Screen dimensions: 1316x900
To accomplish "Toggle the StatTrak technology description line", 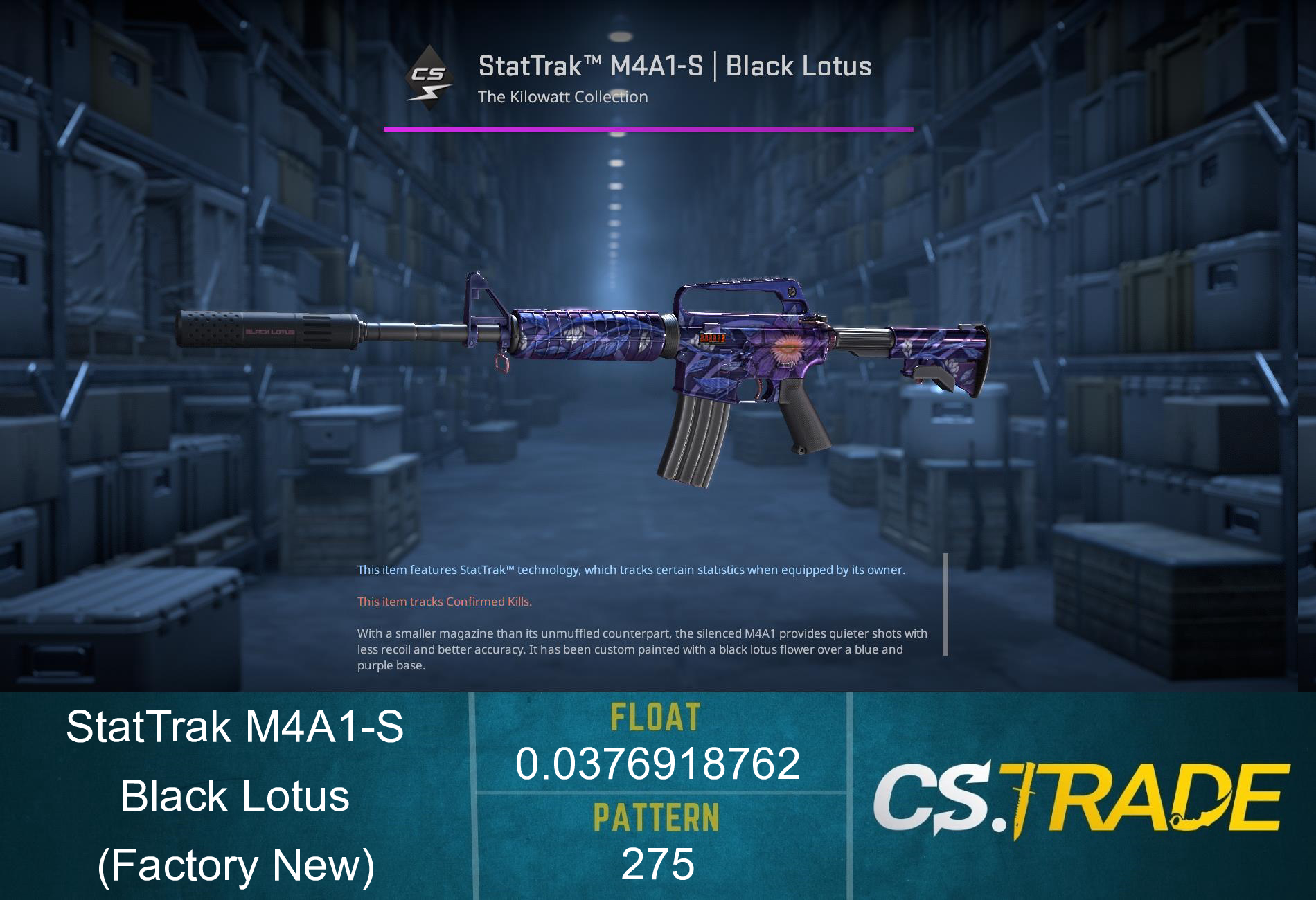I will (630, 570).
